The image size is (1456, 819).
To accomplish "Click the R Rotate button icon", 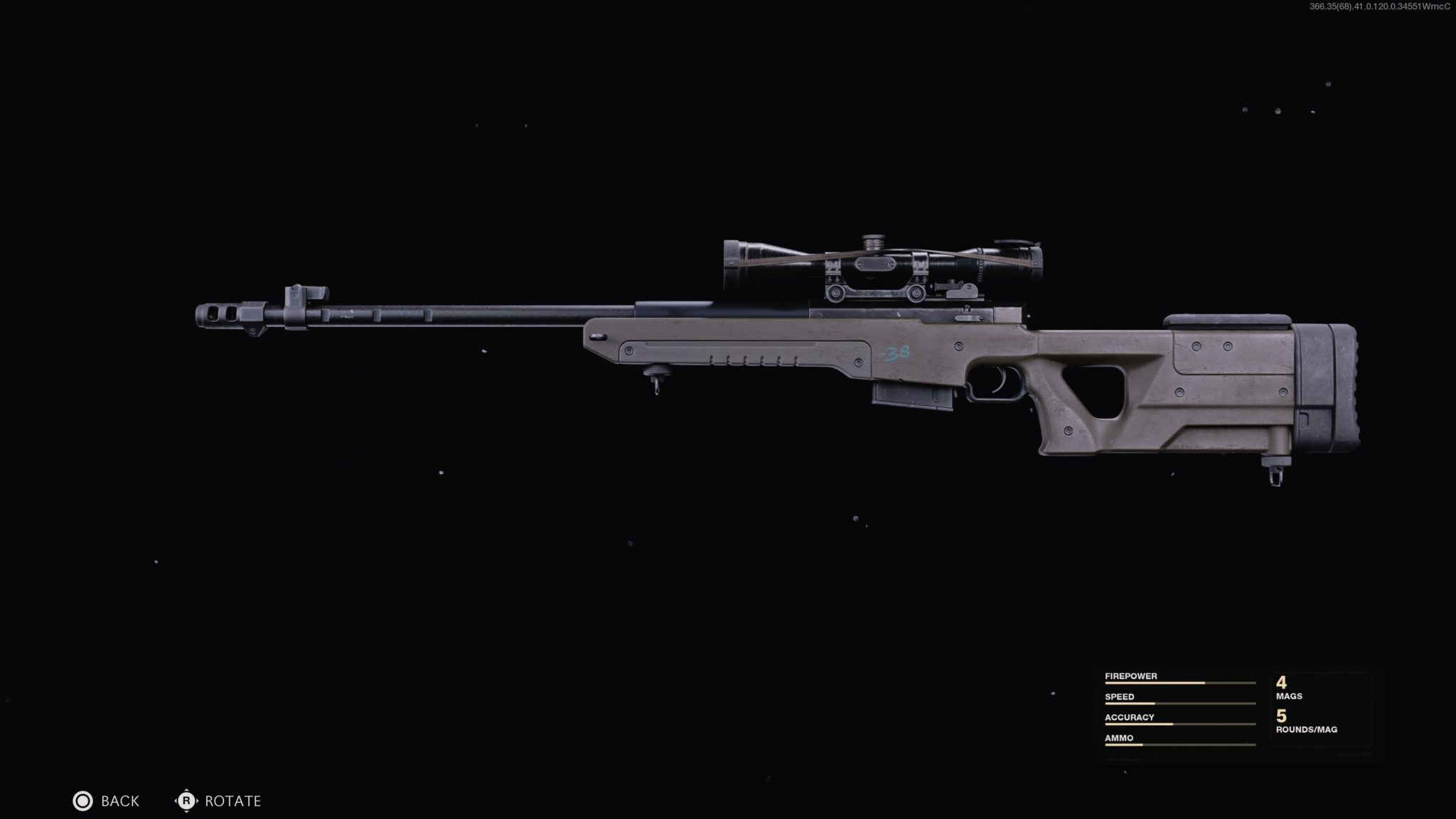I will pos(186,801).
